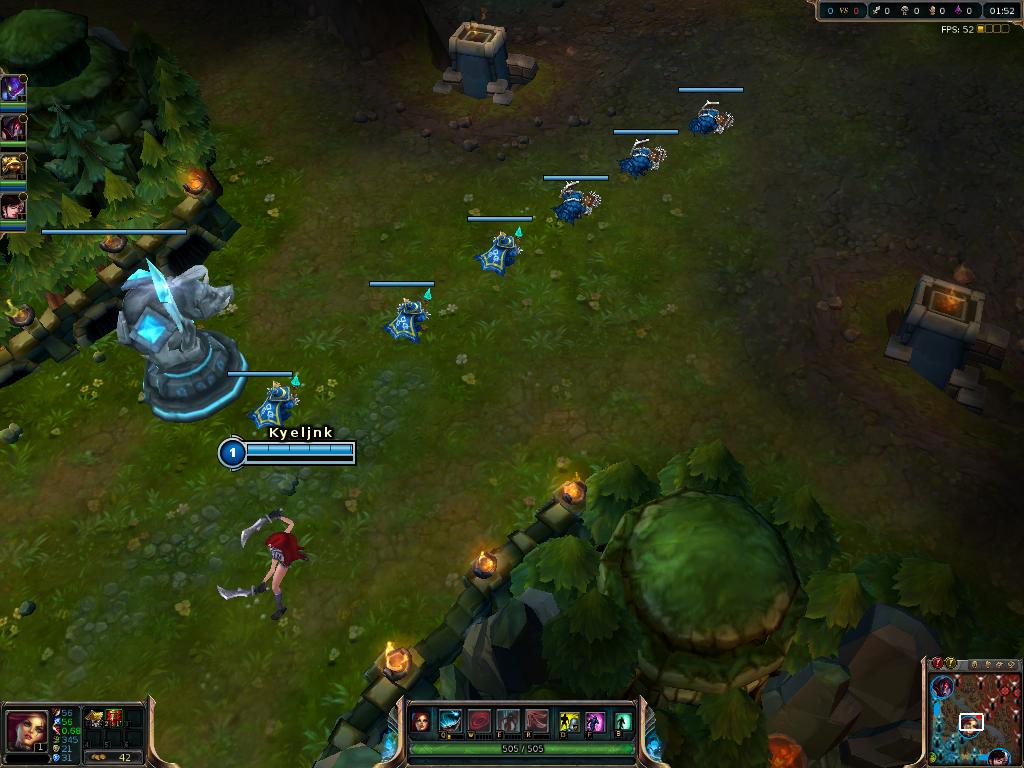Click Katarina's large portrait in the stats panel

pyautogui.click(x=25, y=730)
